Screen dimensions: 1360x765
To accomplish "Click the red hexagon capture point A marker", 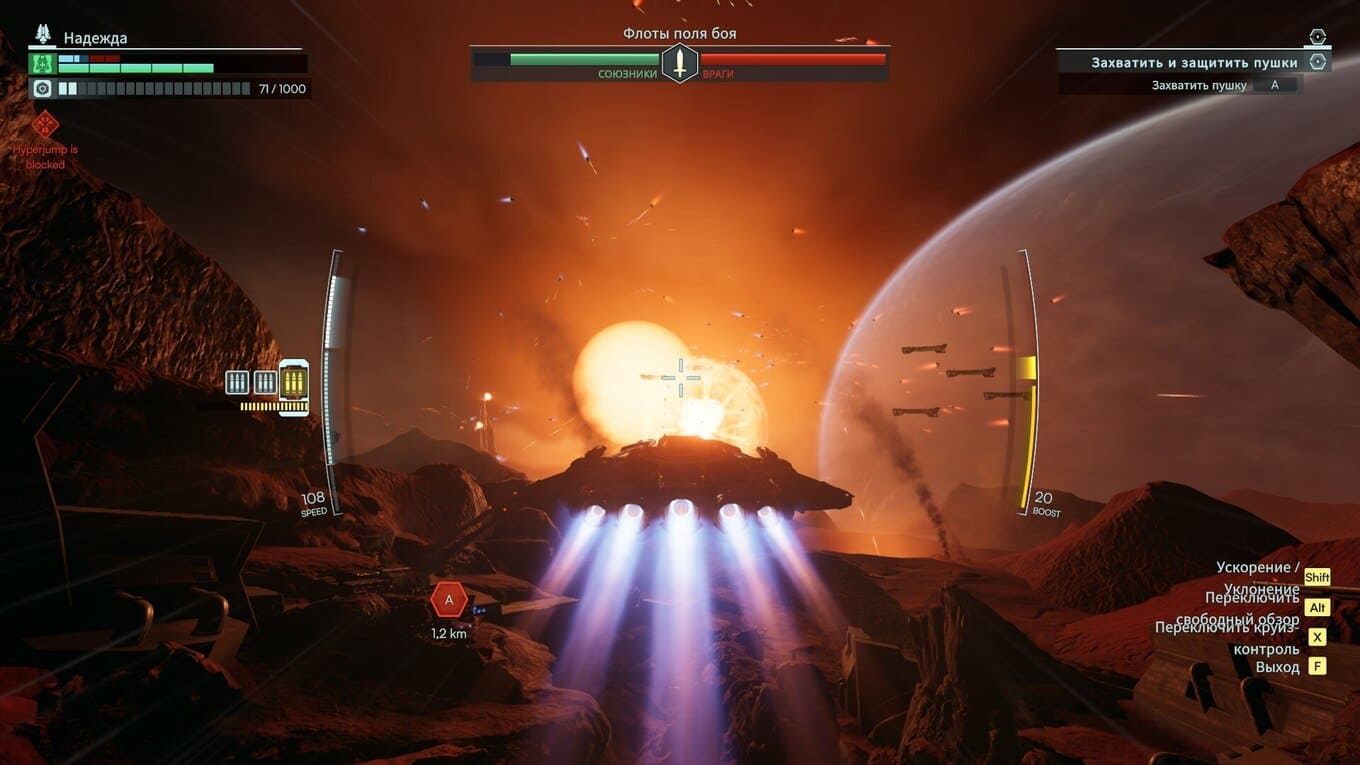I will coord(449,600).
